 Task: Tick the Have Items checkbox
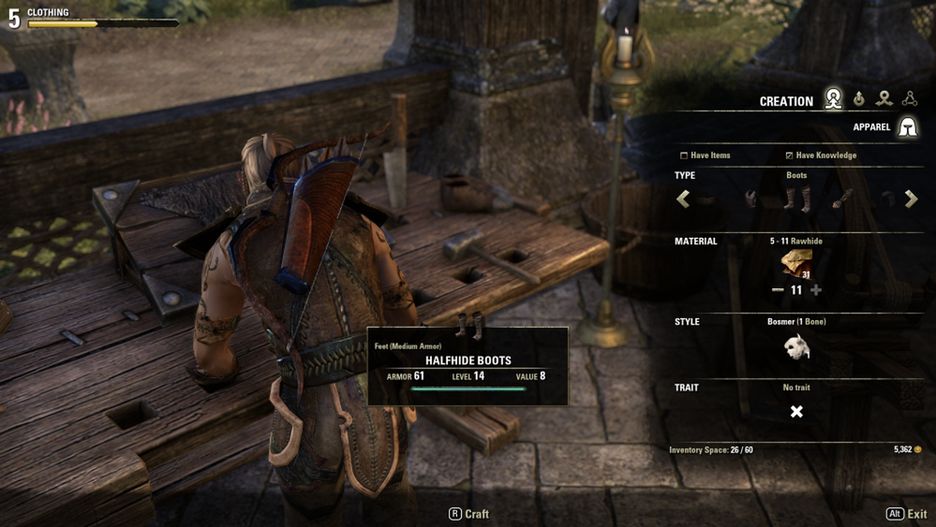tap(684, 156)
